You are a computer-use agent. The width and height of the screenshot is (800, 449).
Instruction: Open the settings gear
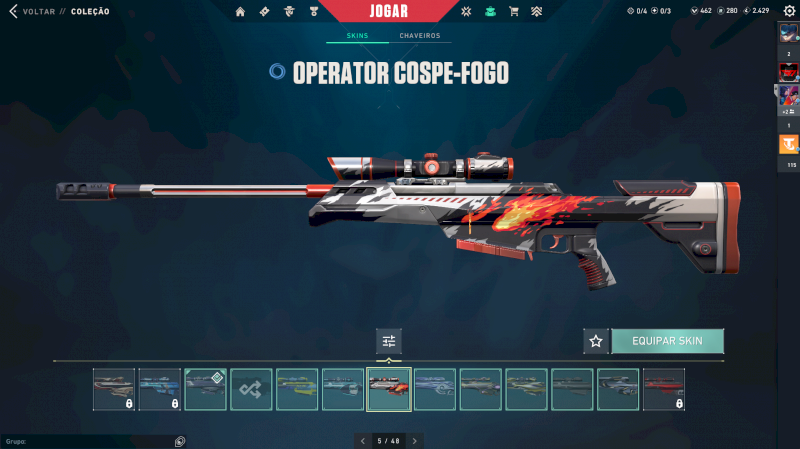click(x=789, y=11)
